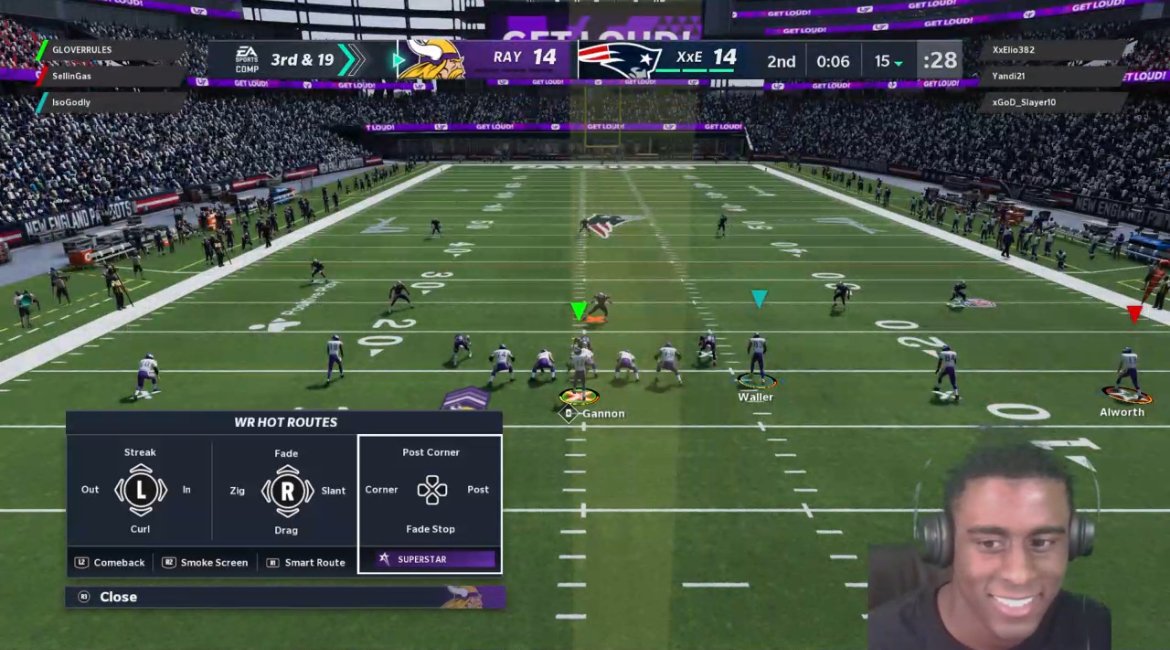Close the WR Hot Routes menu
This screenshot has width=1170, height=650.
[118, 597]
